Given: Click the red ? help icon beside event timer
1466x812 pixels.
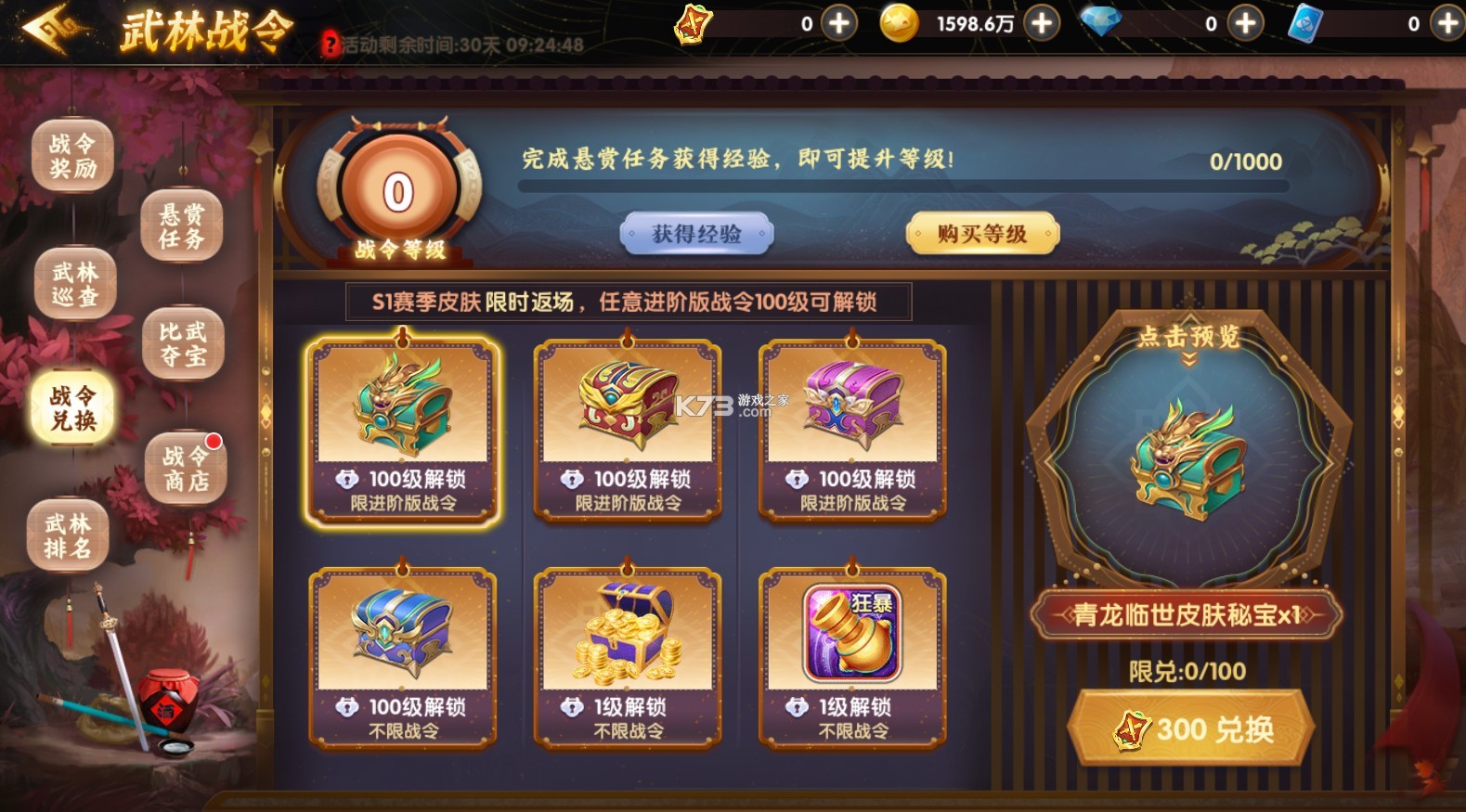Looking at the screenshot, I should pos(331,44).
